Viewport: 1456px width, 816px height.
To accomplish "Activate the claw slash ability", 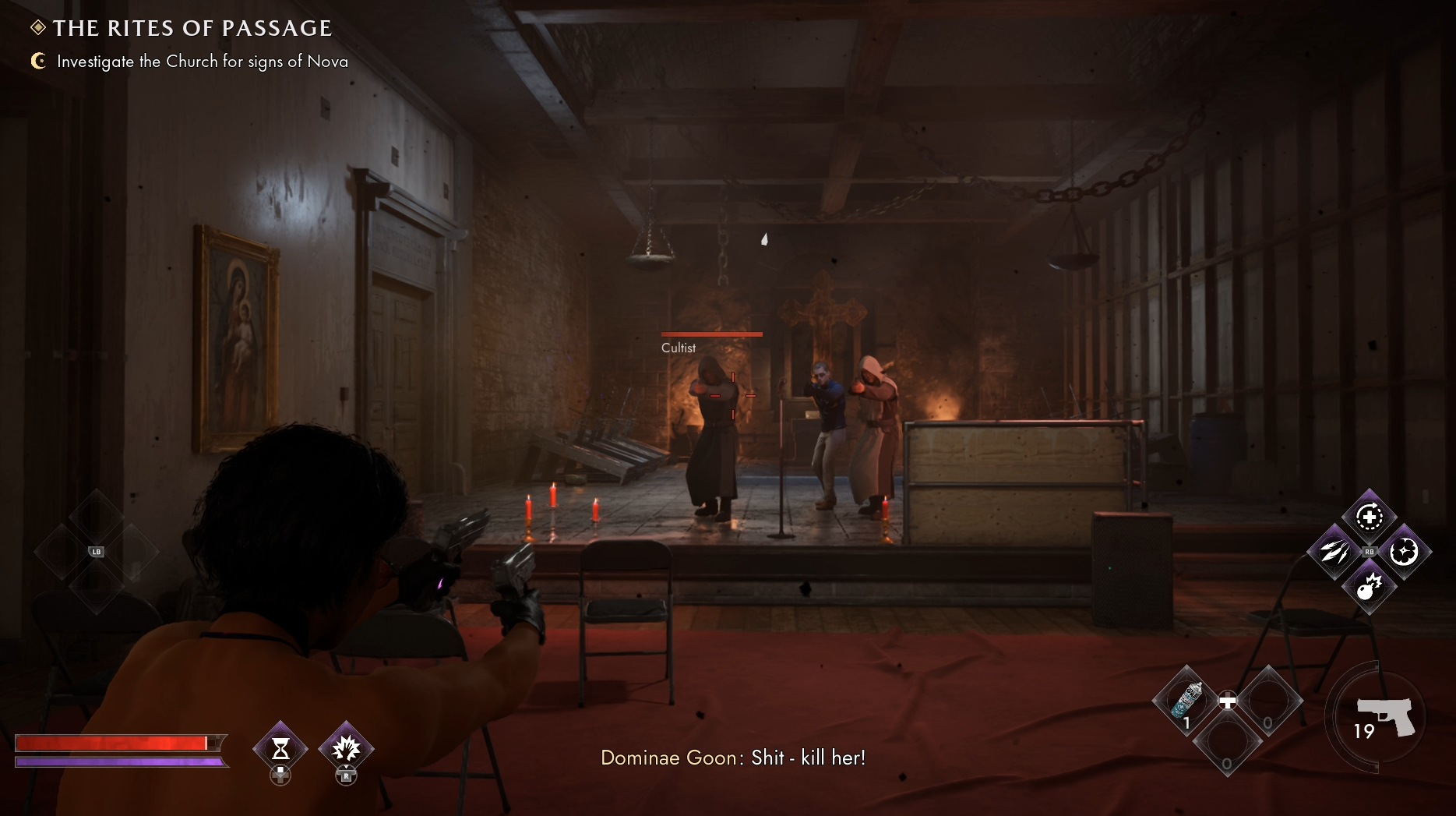I will (x=1333, y=552).
